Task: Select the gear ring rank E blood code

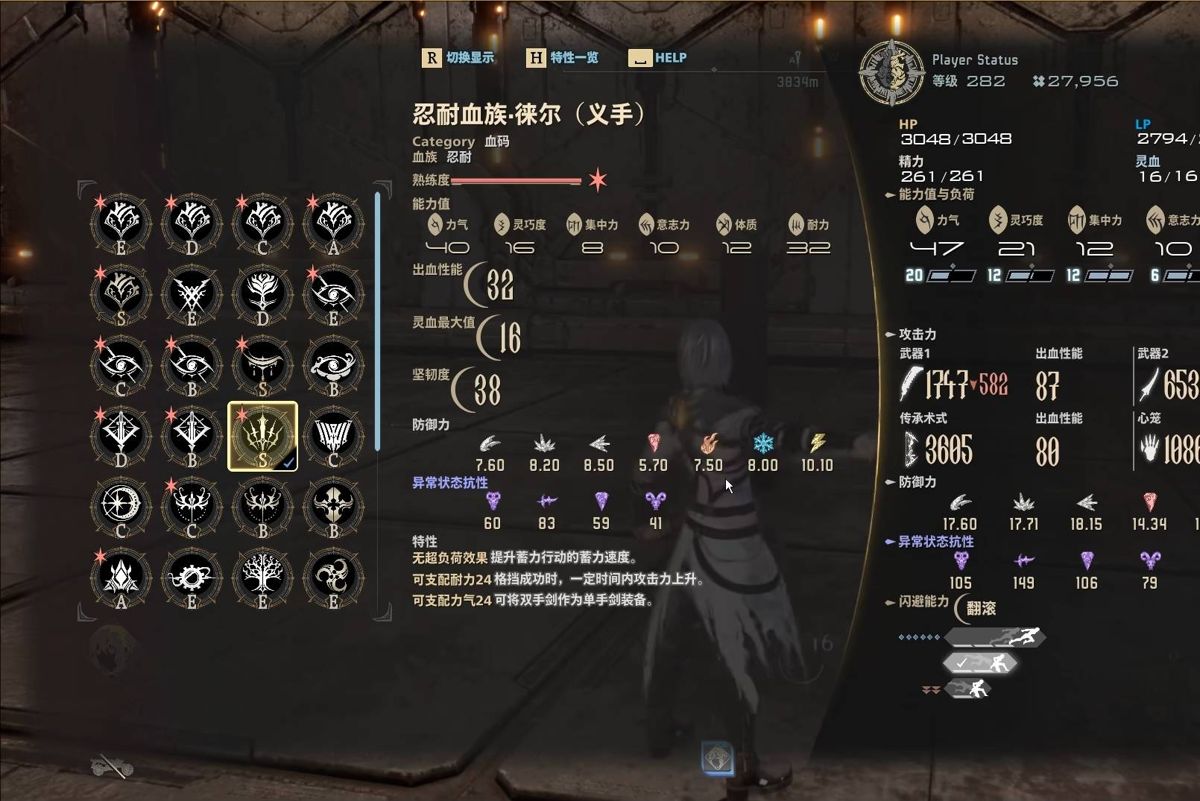Action: click(192, 578)
